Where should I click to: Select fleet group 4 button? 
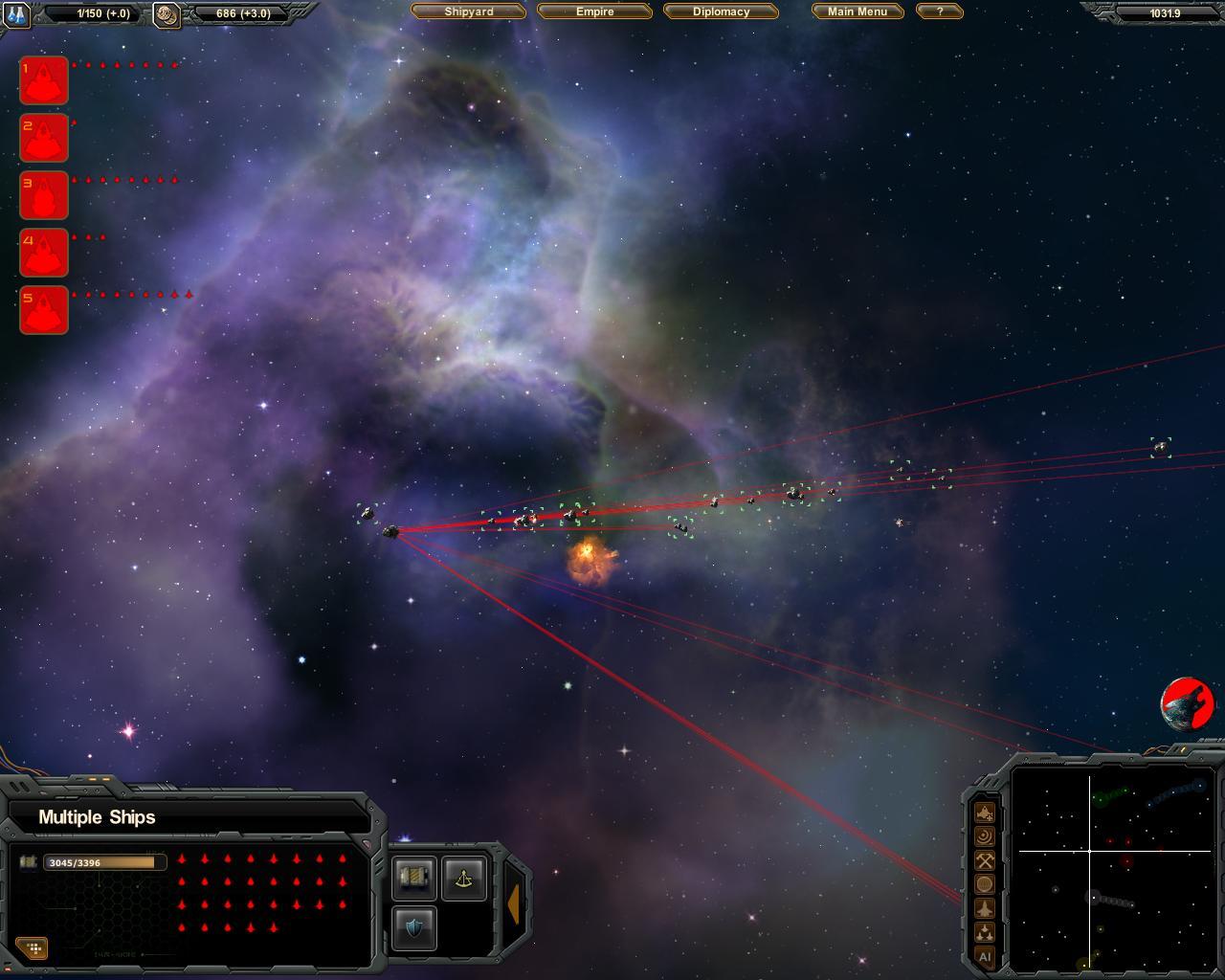(44, 253)
